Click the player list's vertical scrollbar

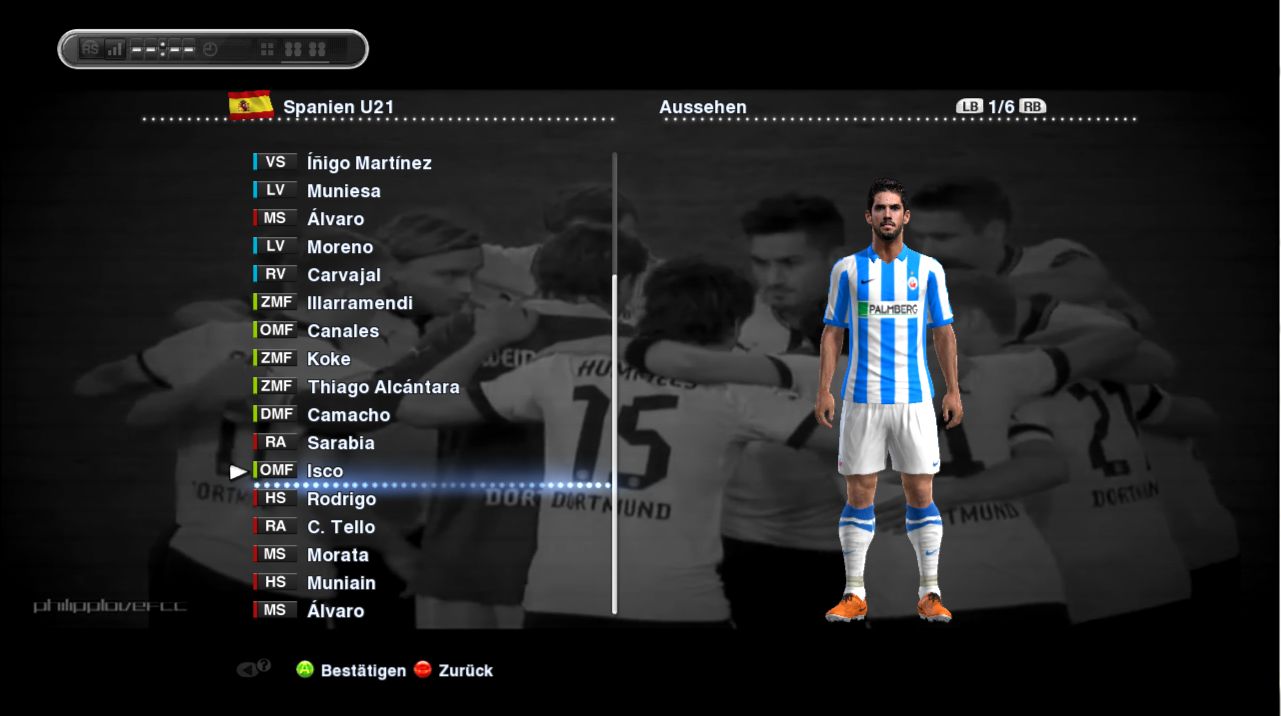(x=614, y=440)
